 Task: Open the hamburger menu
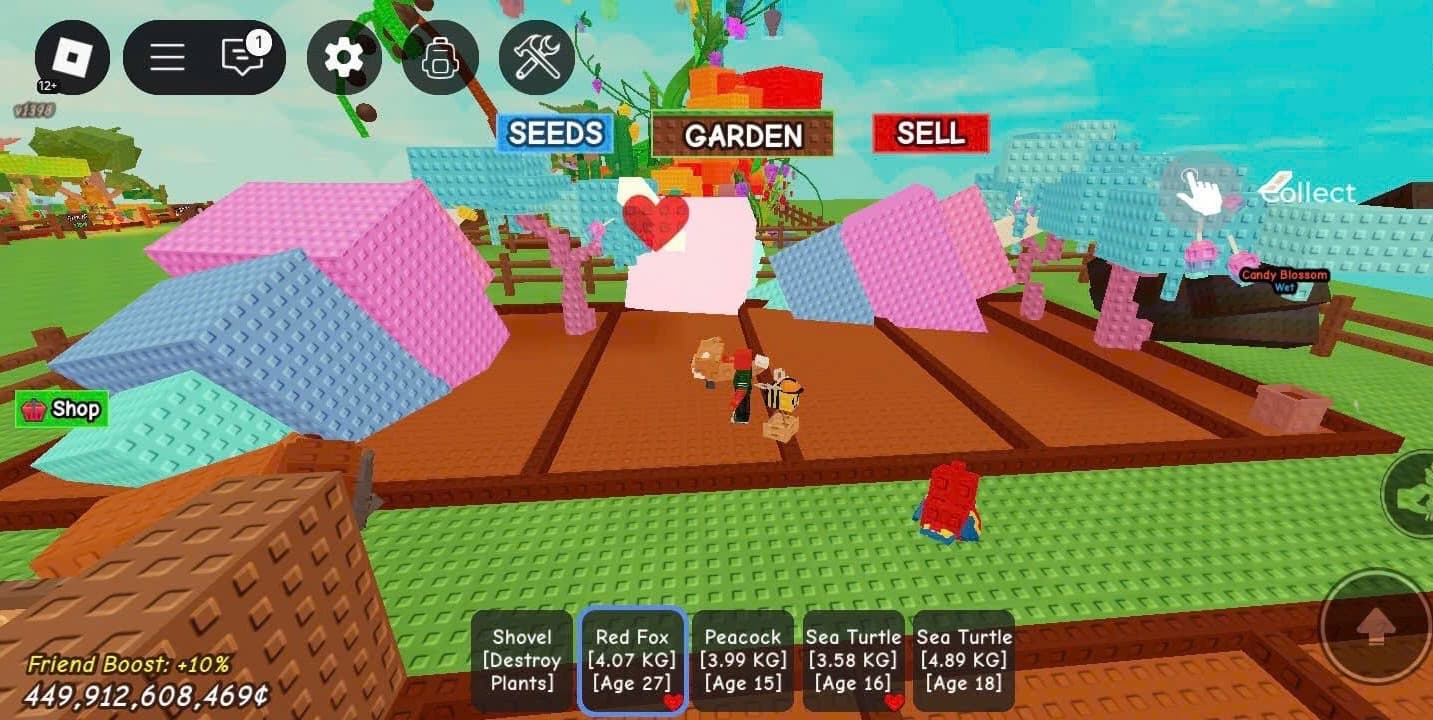click(x=167, y=57)
